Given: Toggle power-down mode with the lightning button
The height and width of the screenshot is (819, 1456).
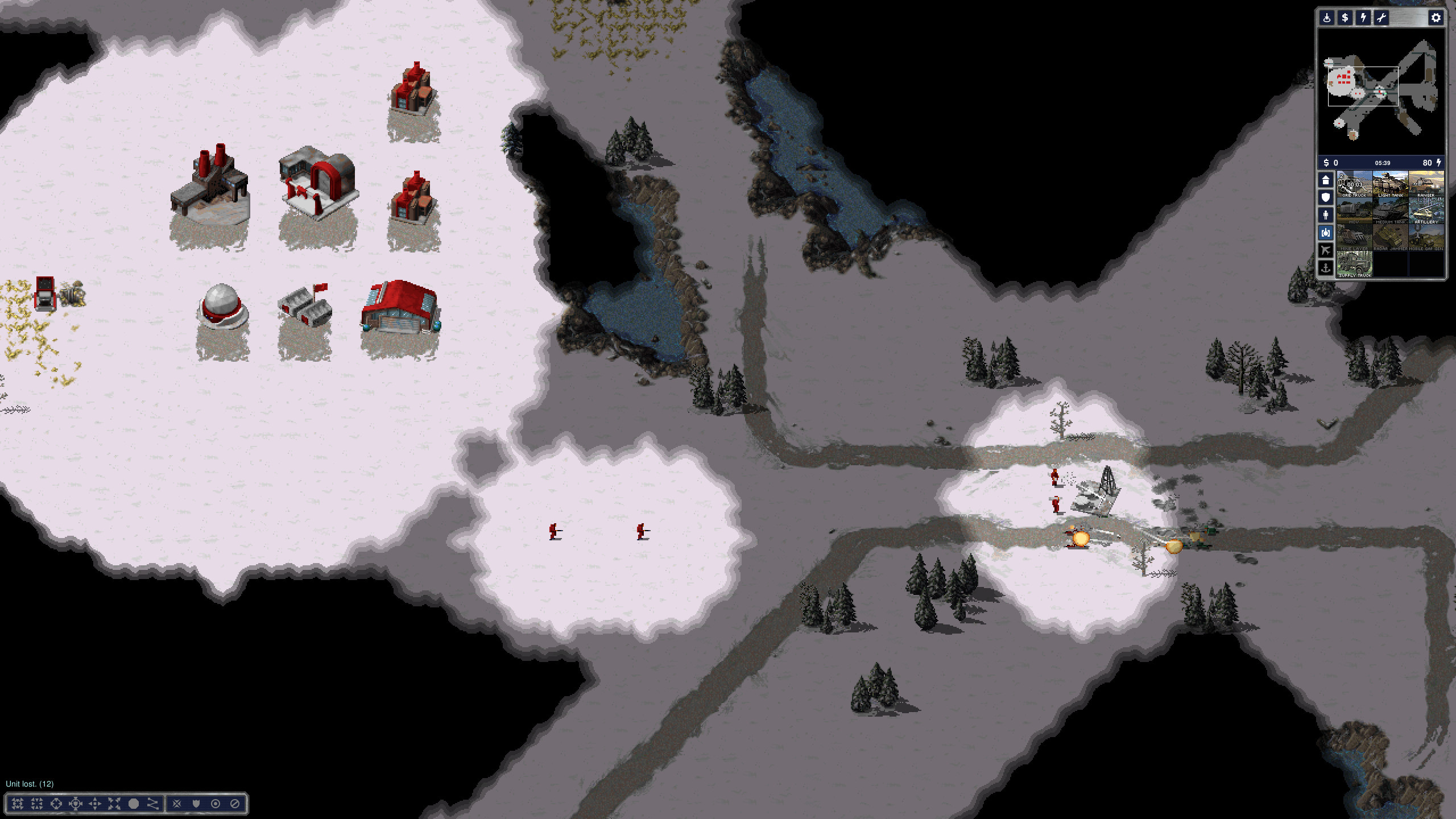Looking at the screenshot, I should [1363, 18].
